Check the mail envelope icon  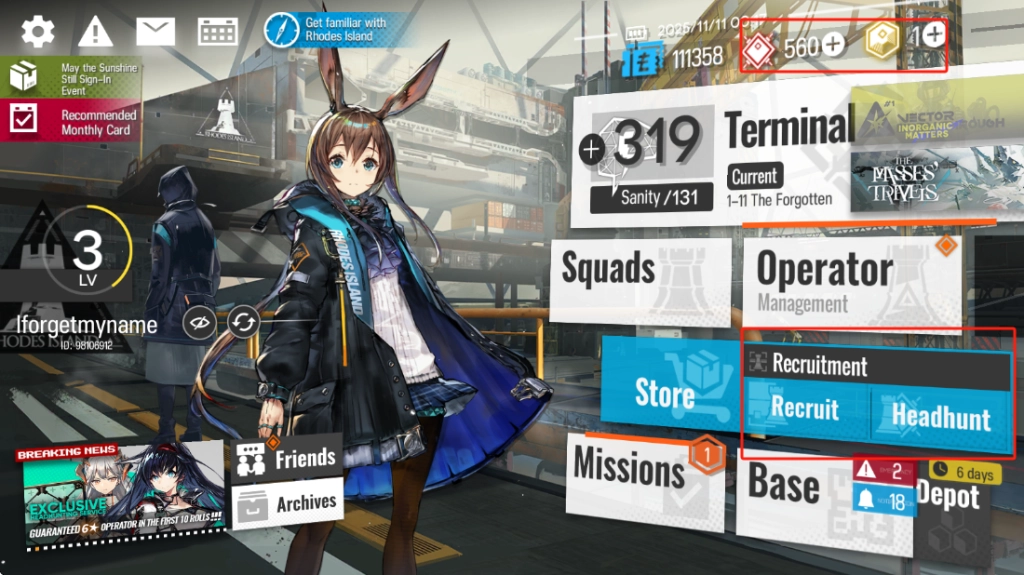(155, 31)
